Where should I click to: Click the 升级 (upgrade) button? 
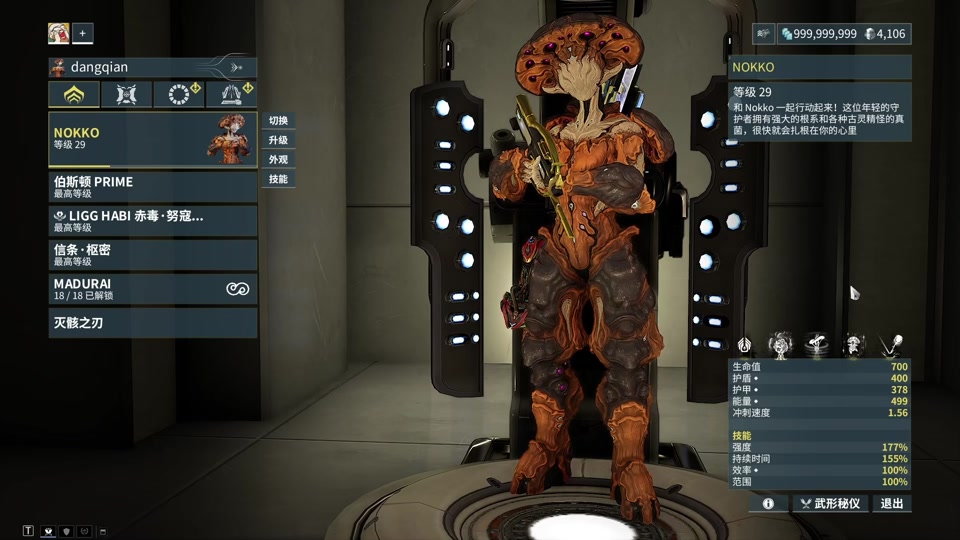(278, 141)
